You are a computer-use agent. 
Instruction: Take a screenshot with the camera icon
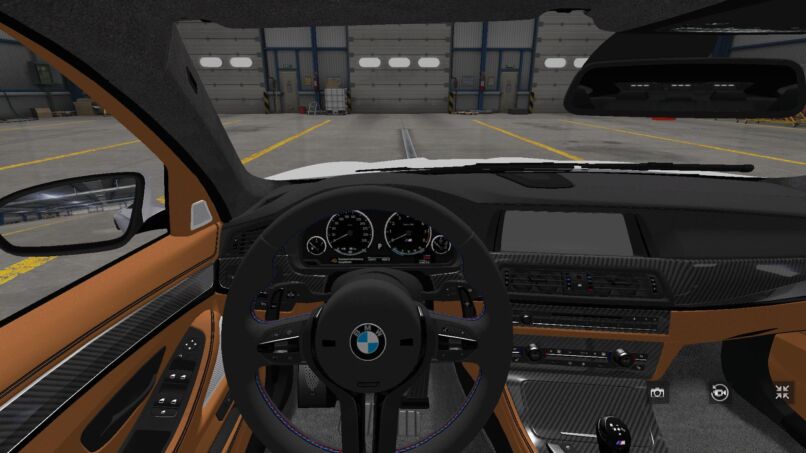pos(658,392)
